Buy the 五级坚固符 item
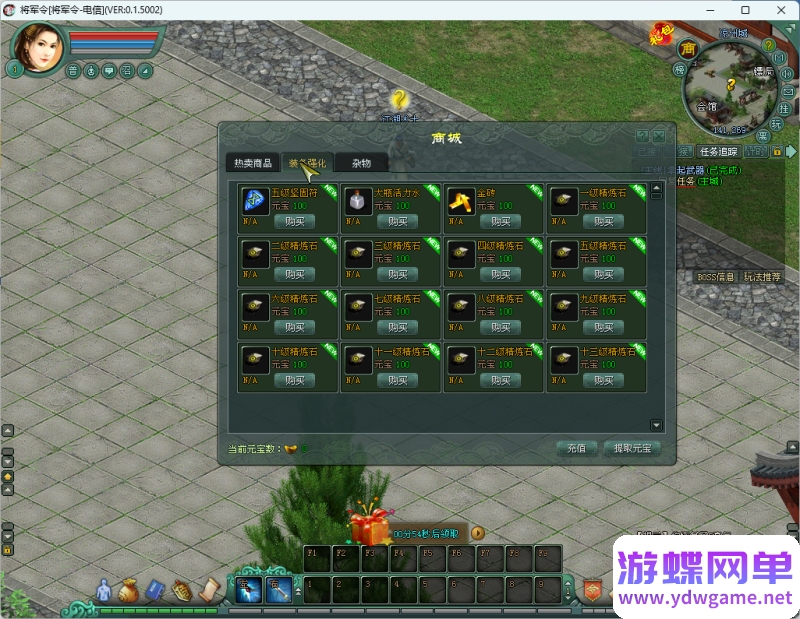The image size is (800, 619). pos(293,222)
